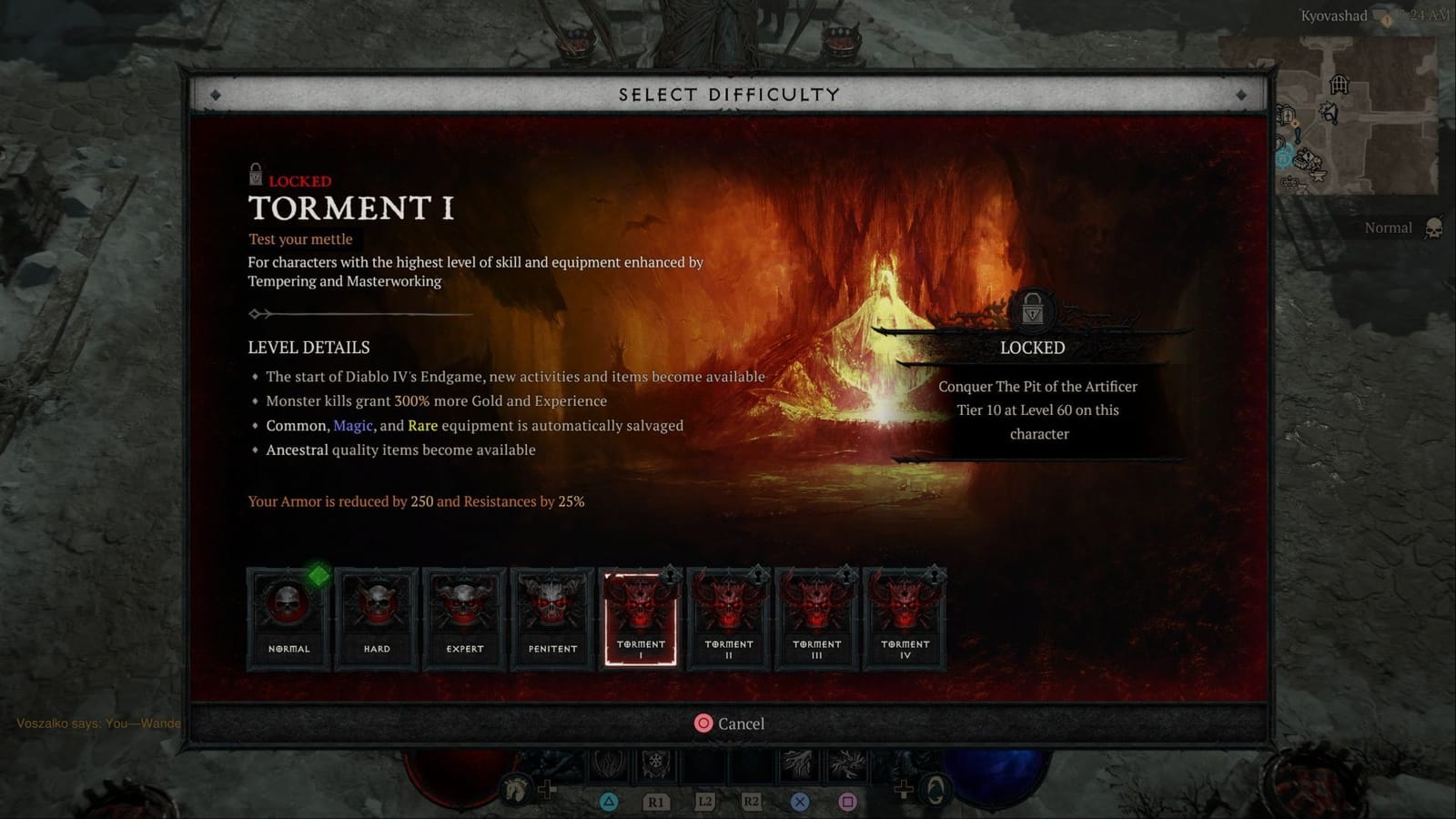Click the skull icon next to Normal label
This screenshot has height=819, width=1456.
(x=1435, y=228)
